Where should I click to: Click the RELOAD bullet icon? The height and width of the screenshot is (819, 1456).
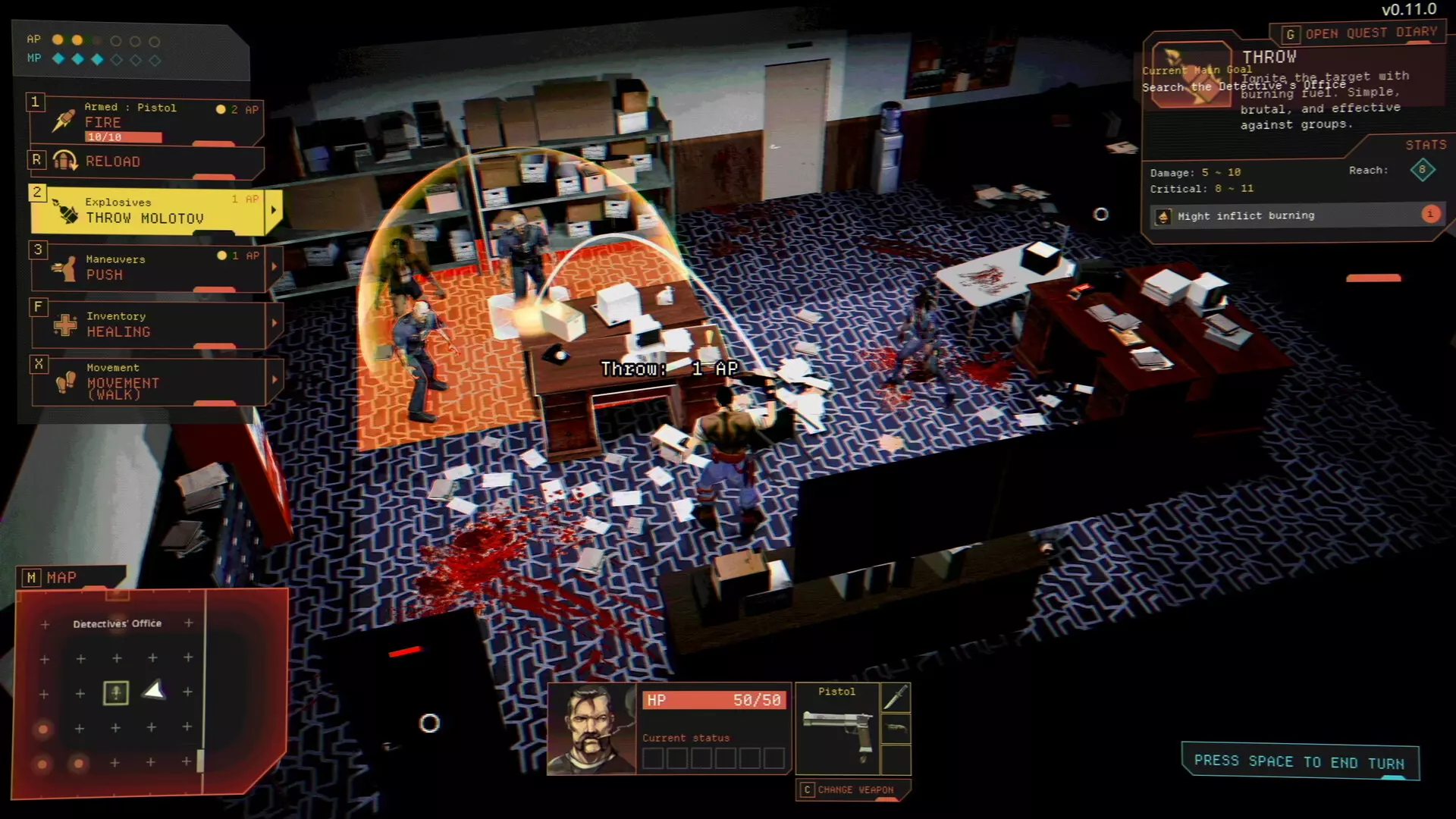[66, 159]
